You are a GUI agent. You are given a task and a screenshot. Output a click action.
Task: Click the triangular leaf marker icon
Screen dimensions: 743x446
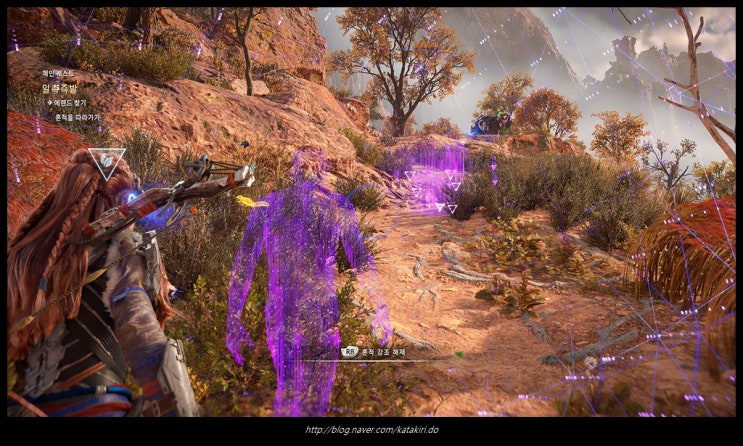106,161
